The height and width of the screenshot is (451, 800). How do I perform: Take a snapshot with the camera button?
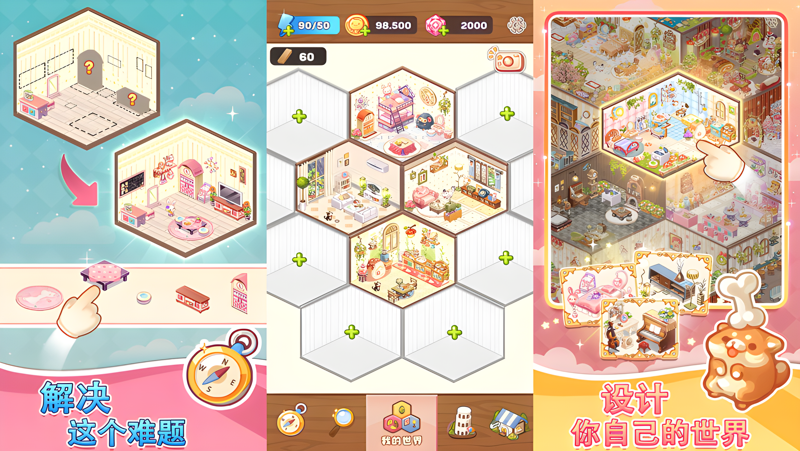(507, 61)
